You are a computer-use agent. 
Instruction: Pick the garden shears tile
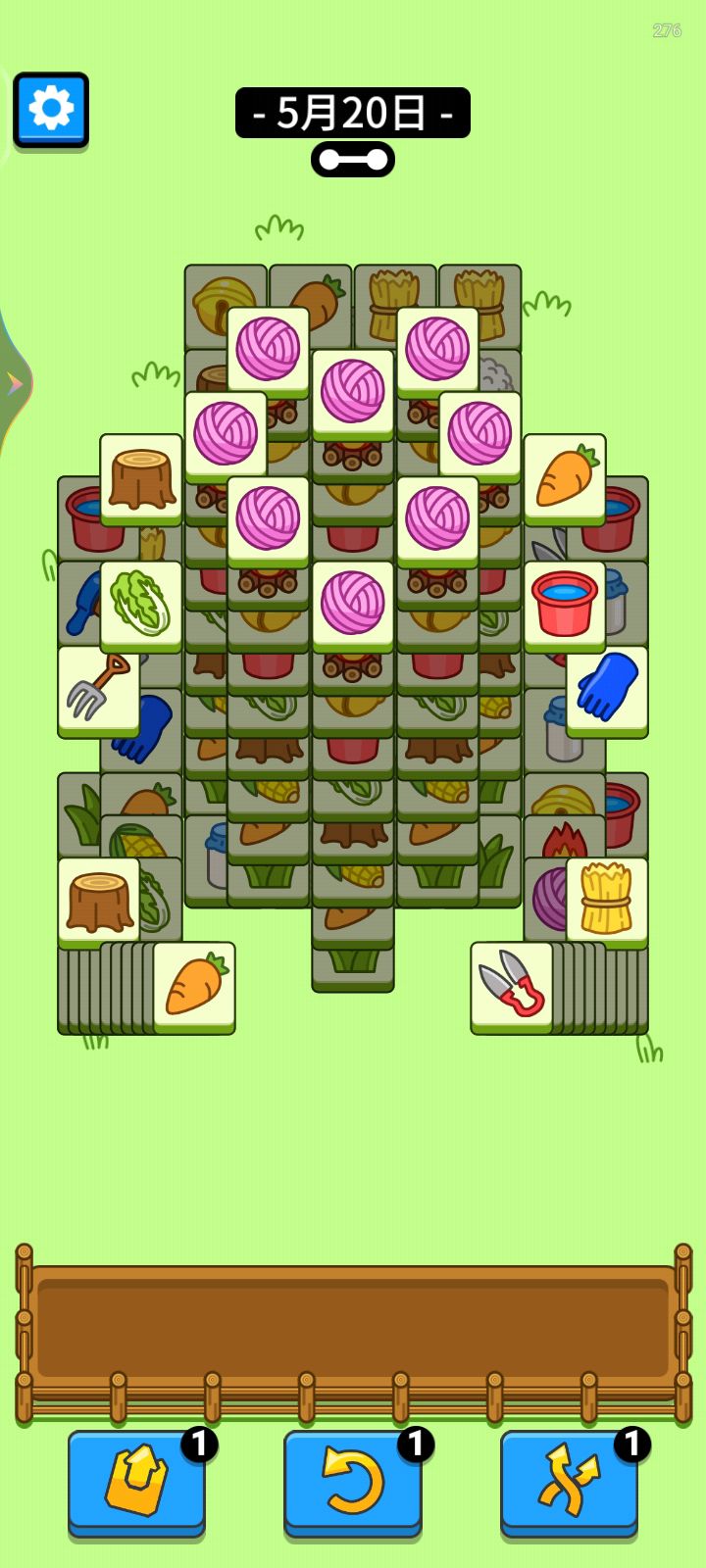(511, 985)
